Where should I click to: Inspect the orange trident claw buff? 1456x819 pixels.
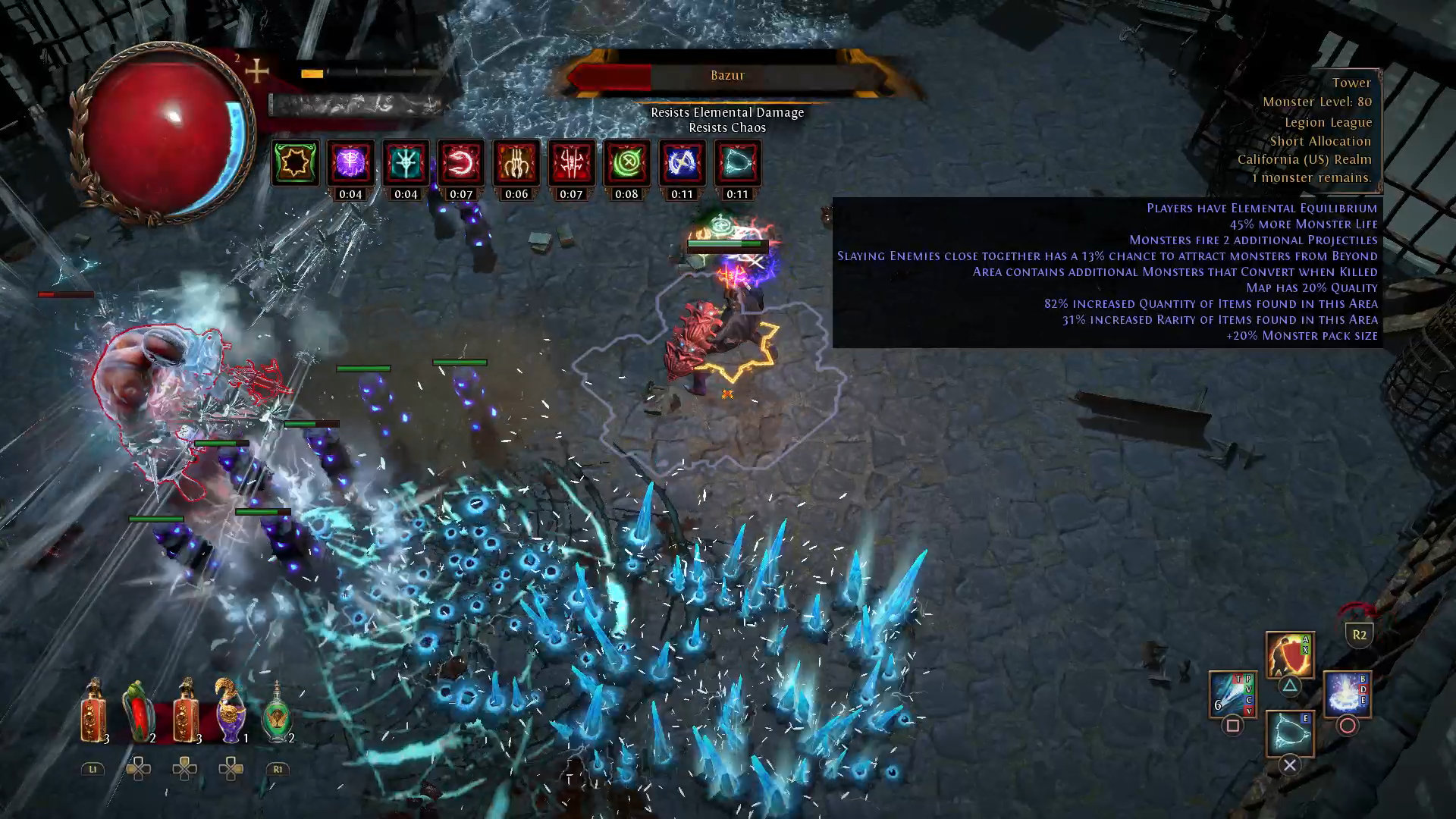coord(516,162)
